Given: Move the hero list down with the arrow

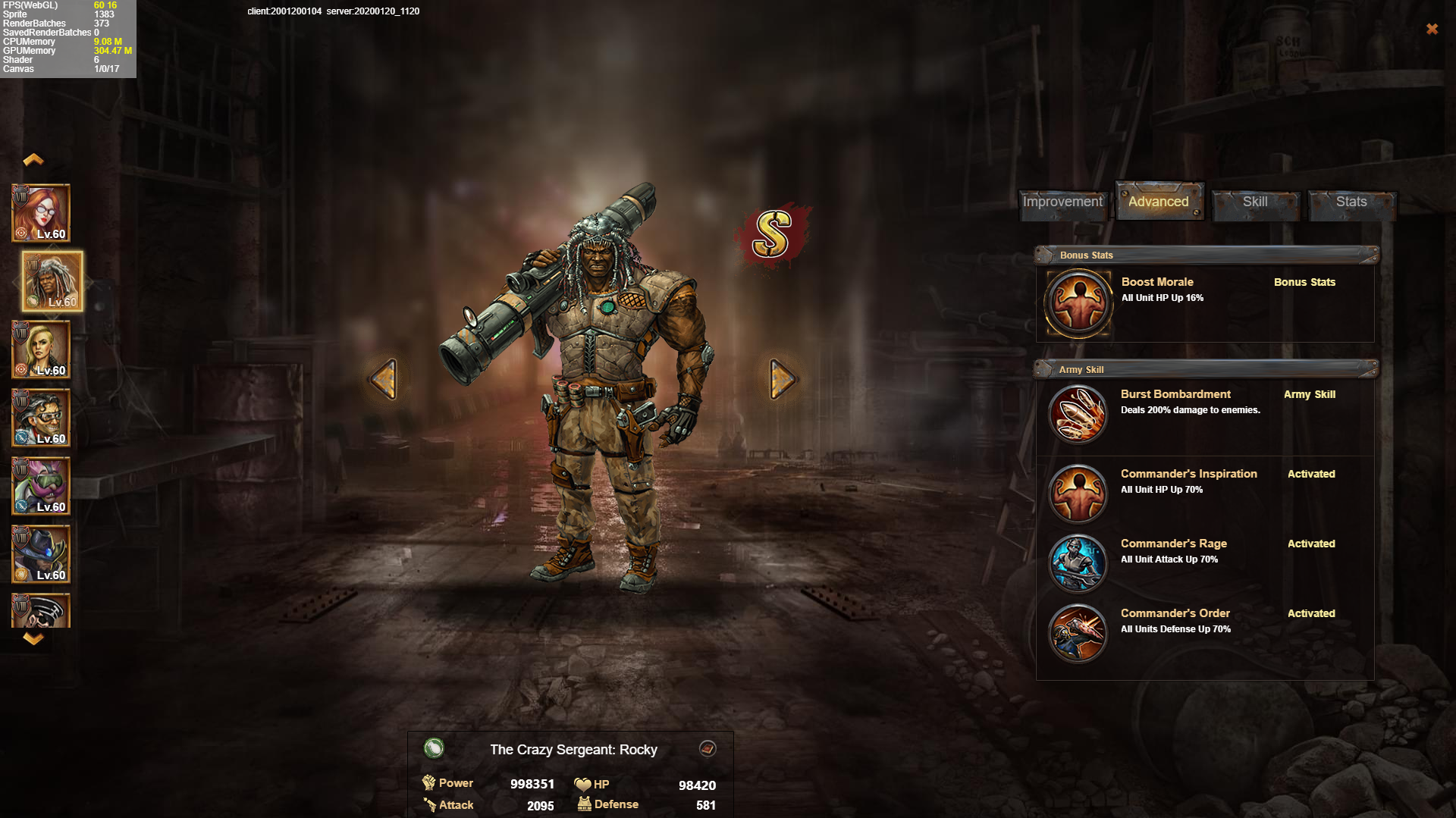Looking at the screenshot, I should click(33, 638).
